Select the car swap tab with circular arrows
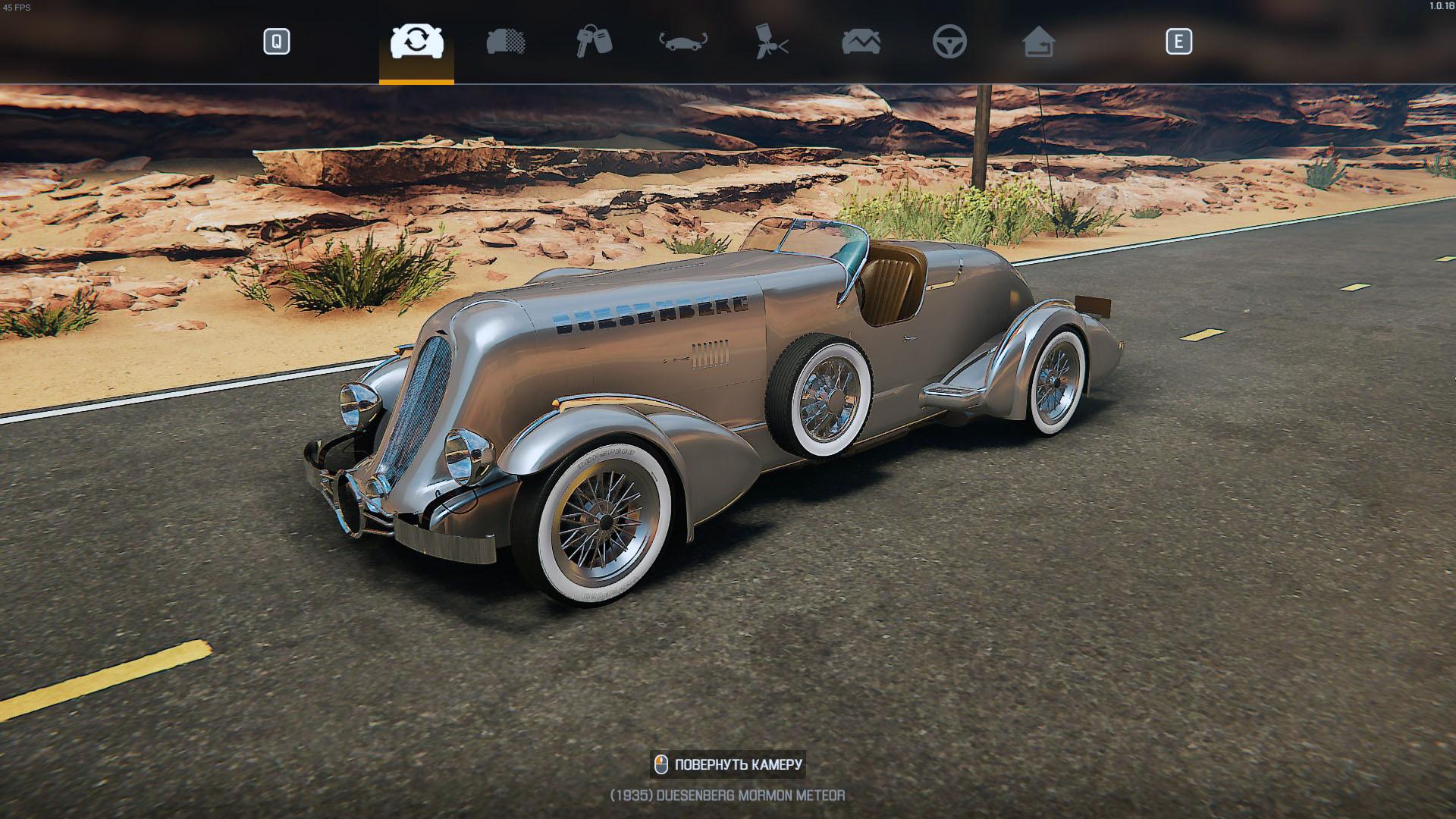Screen dimensions: 1456x819 416,42
